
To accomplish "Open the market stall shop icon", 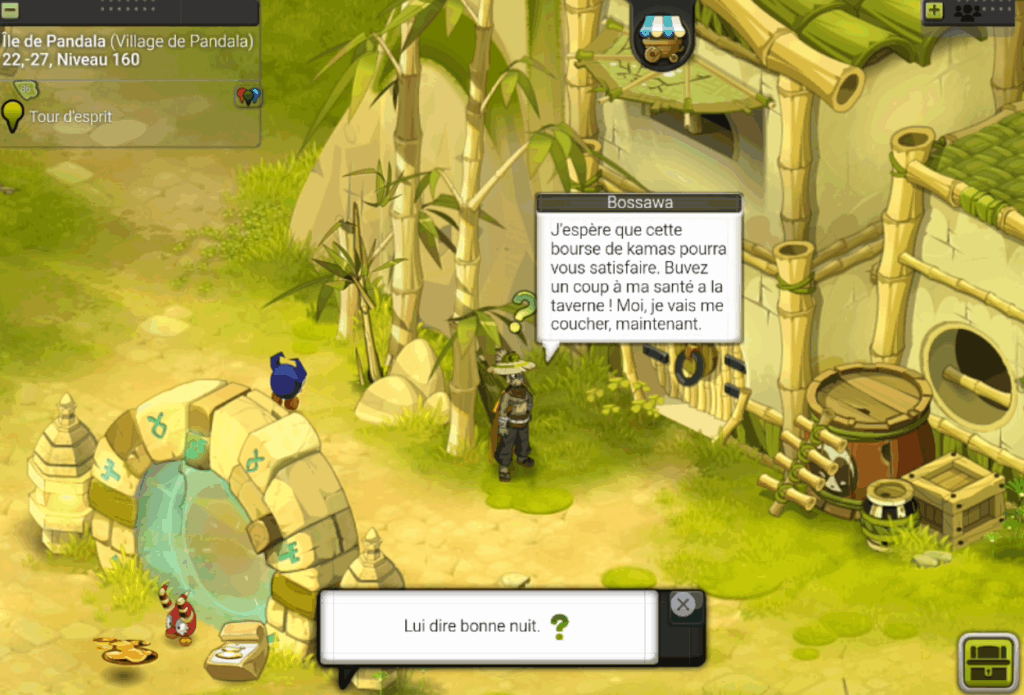I will [661, 36].
